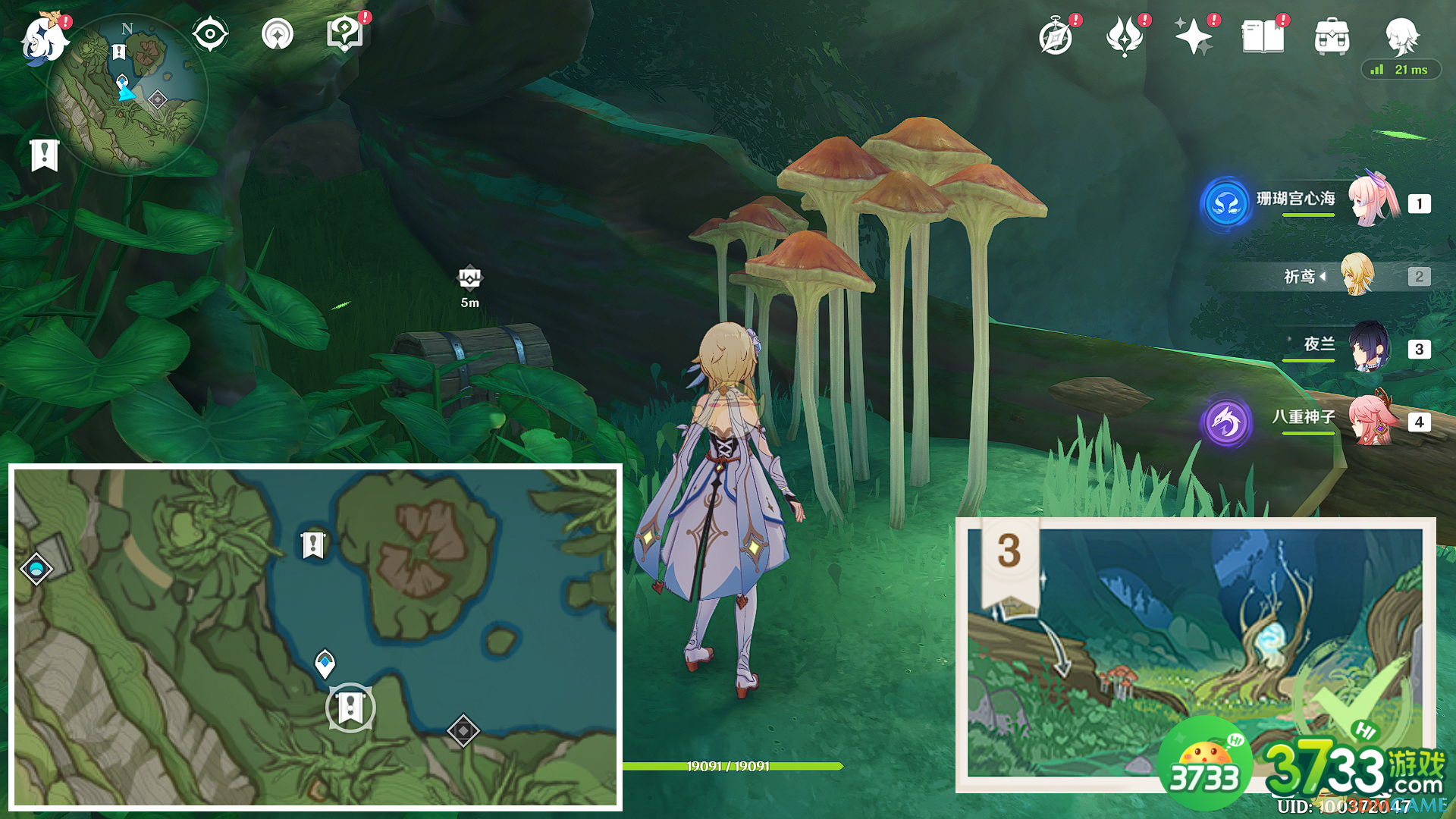Open the circular minimap
This screenshot has width=1456, height=819.
click(127, 95)
